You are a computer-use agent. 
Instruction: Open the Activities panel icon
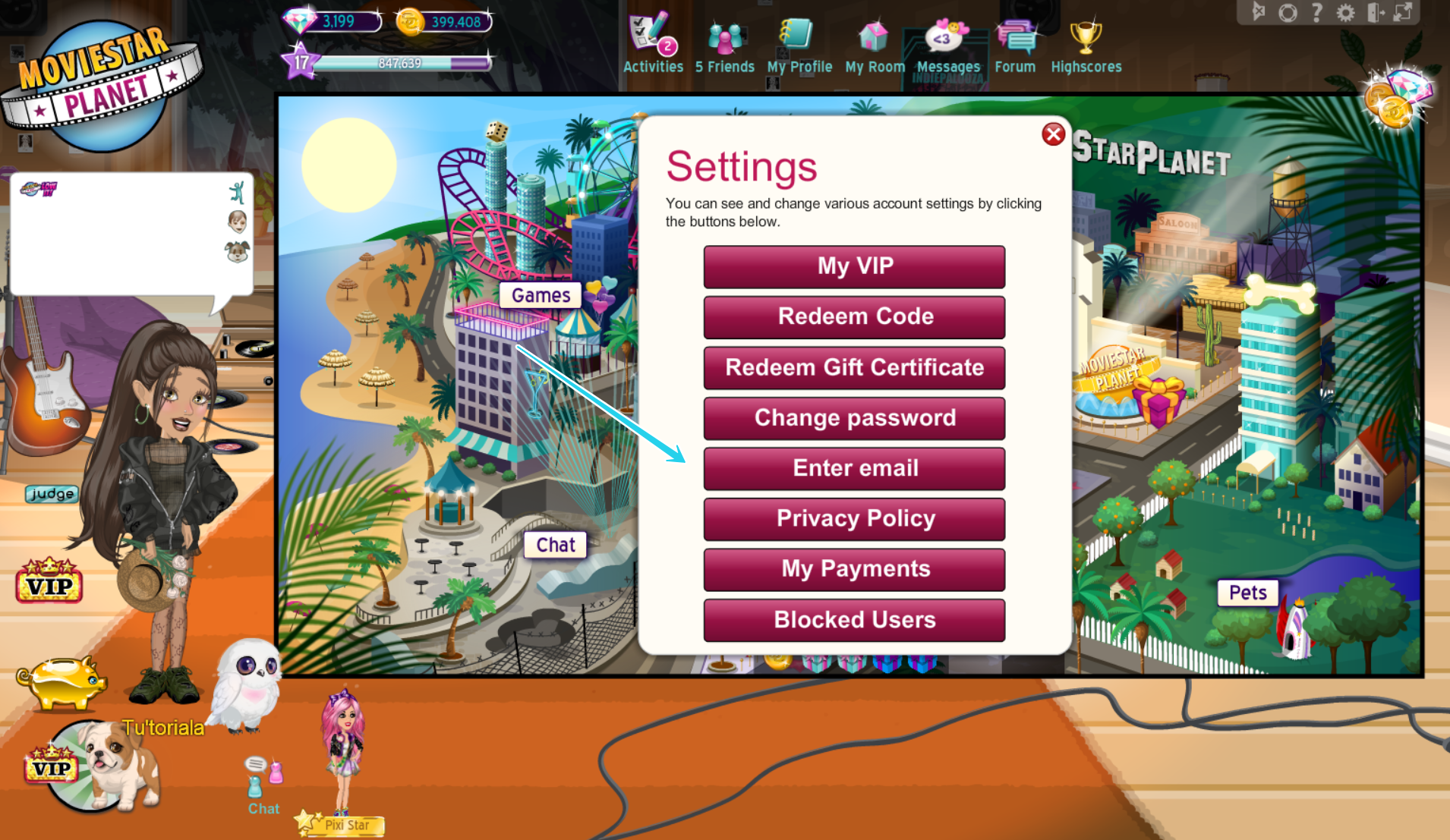[651, 36]
